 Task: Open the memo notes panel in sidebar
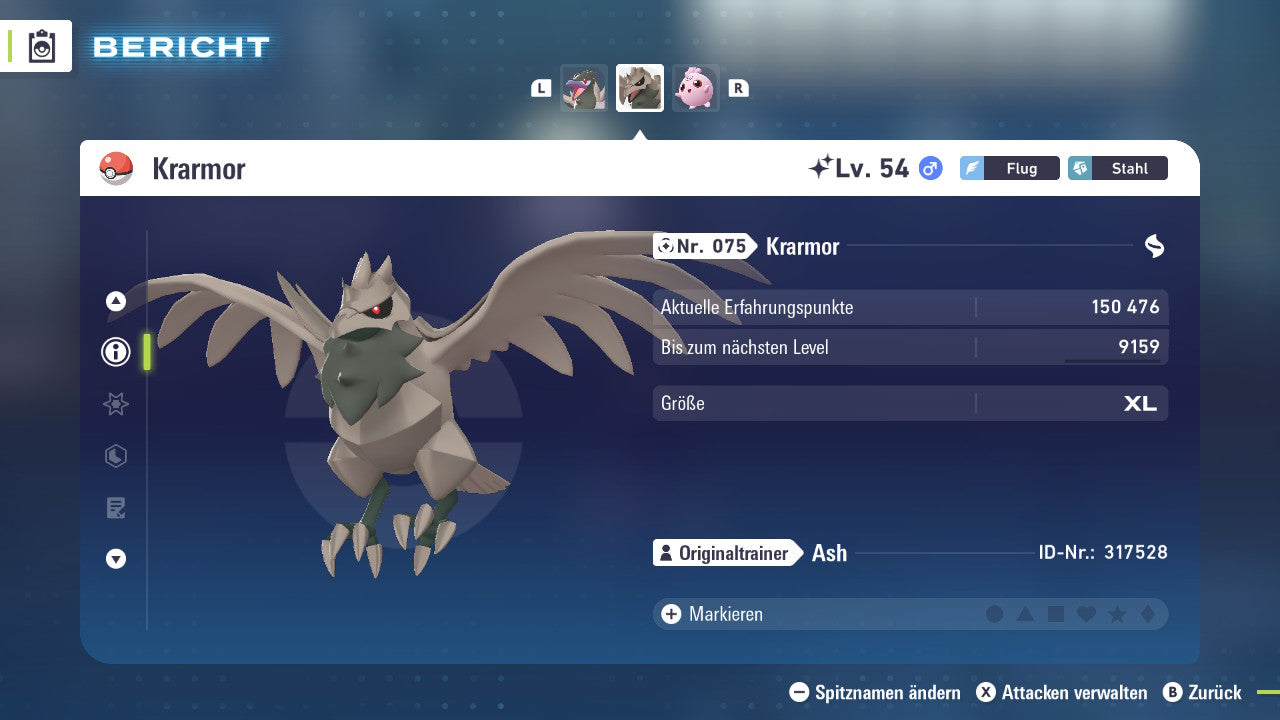click(x=115, y=508)
